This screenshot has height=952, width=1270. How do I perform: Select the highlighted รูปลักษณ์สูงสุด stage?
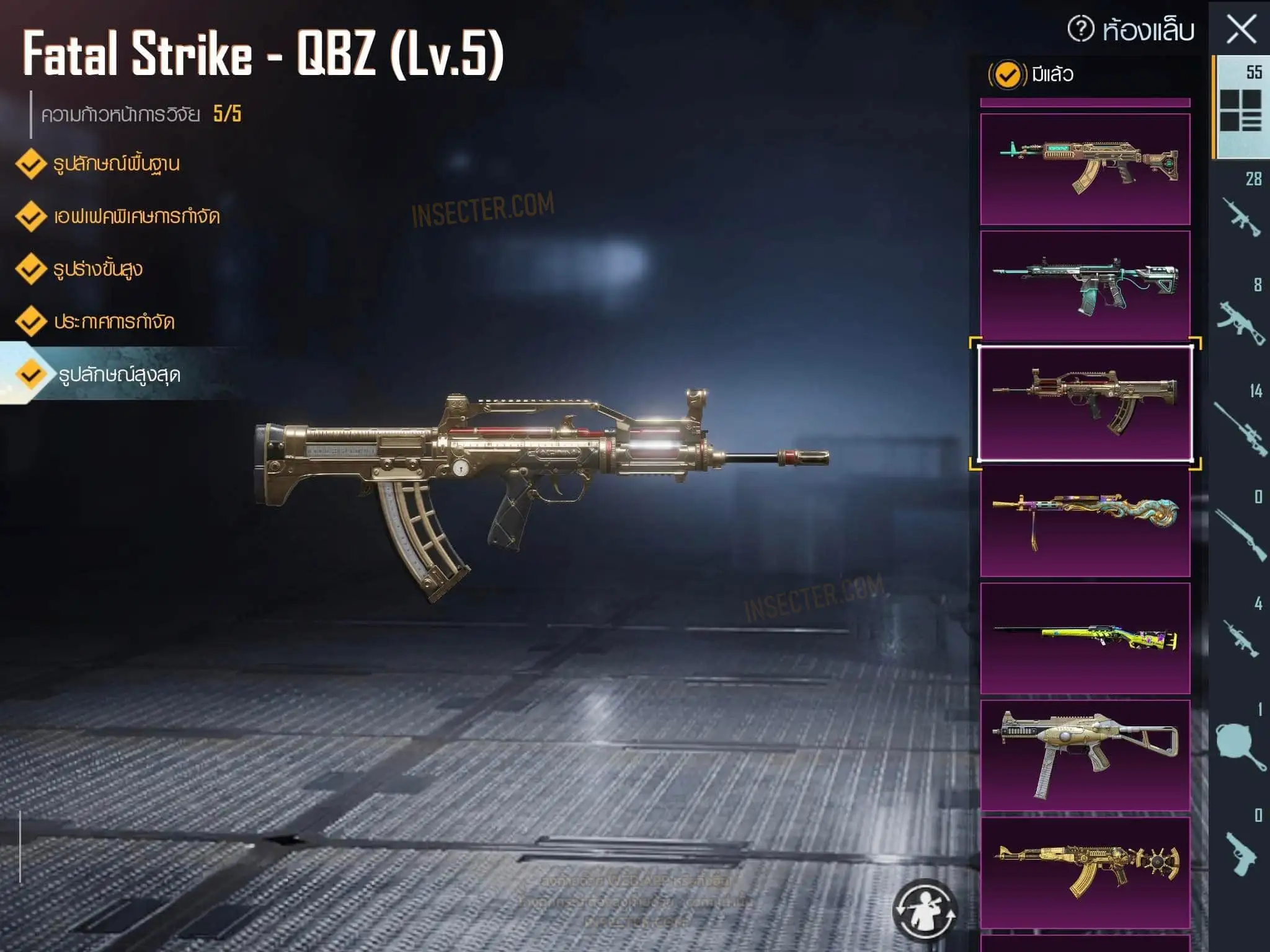(x=118, y=375)
